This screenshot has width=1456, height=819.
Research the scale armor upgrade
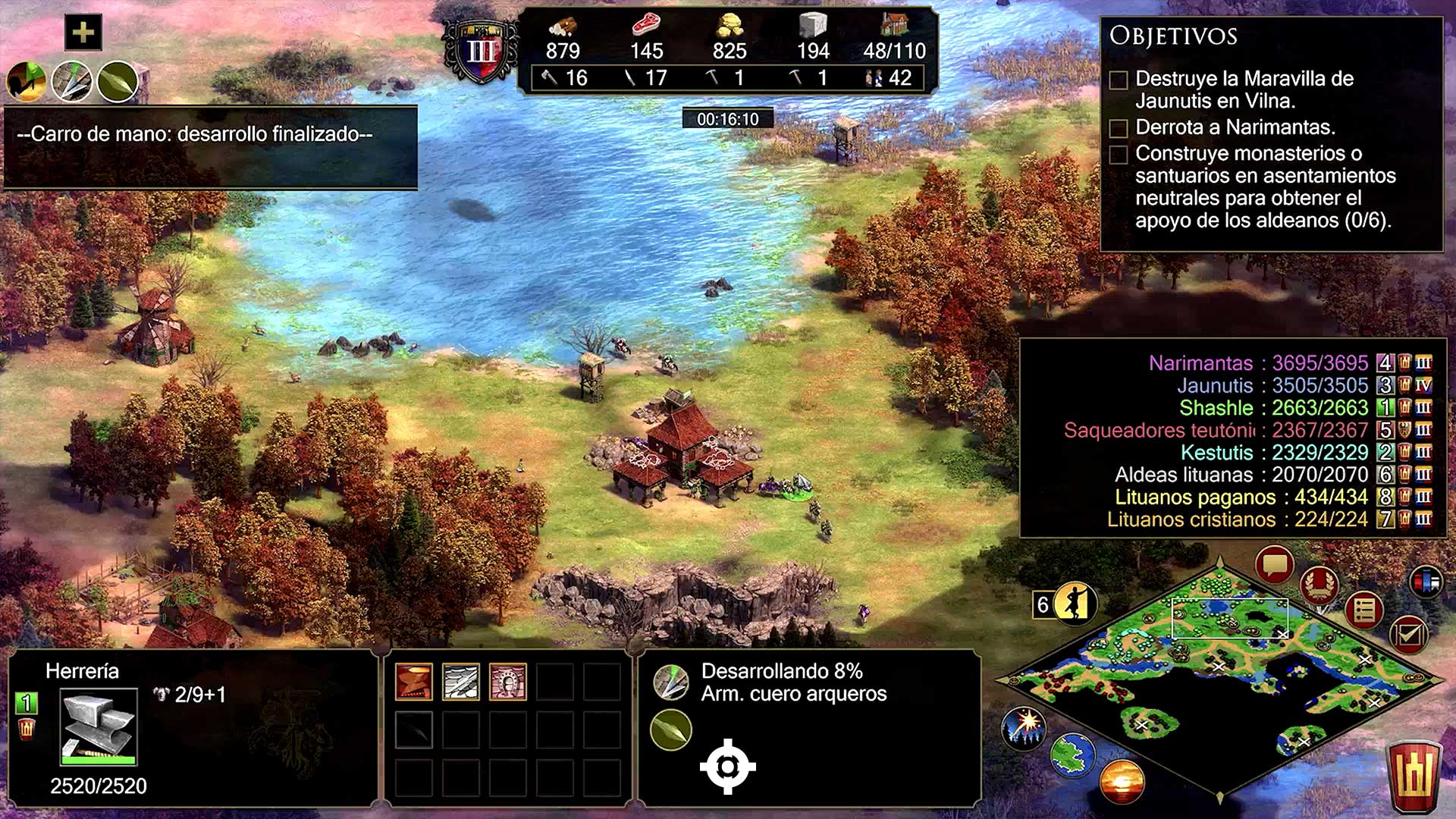pyautogui.click(x=461, y=682)
